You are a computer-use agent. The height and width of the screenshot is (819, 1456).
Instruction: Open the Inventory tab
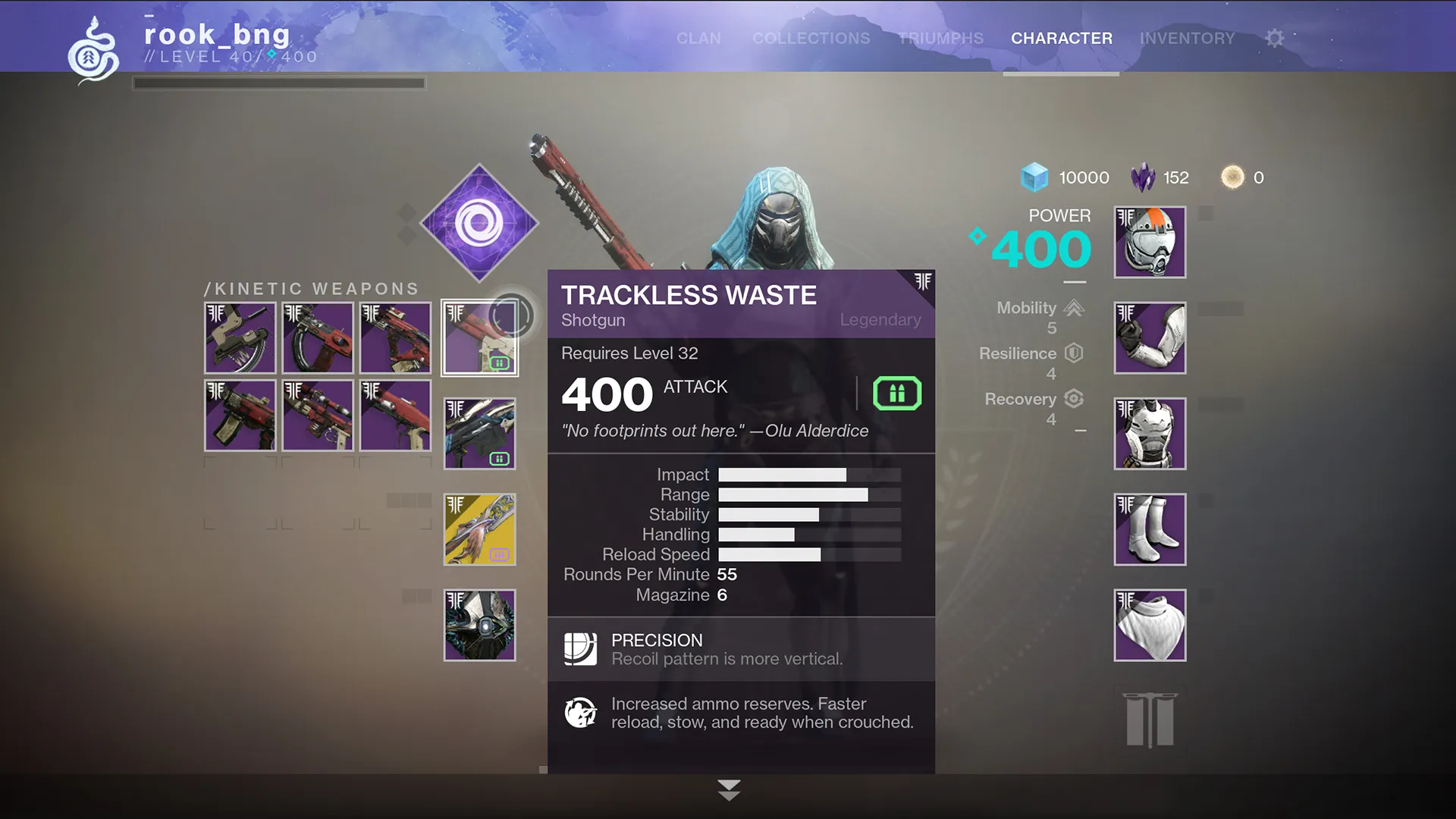1187,38
